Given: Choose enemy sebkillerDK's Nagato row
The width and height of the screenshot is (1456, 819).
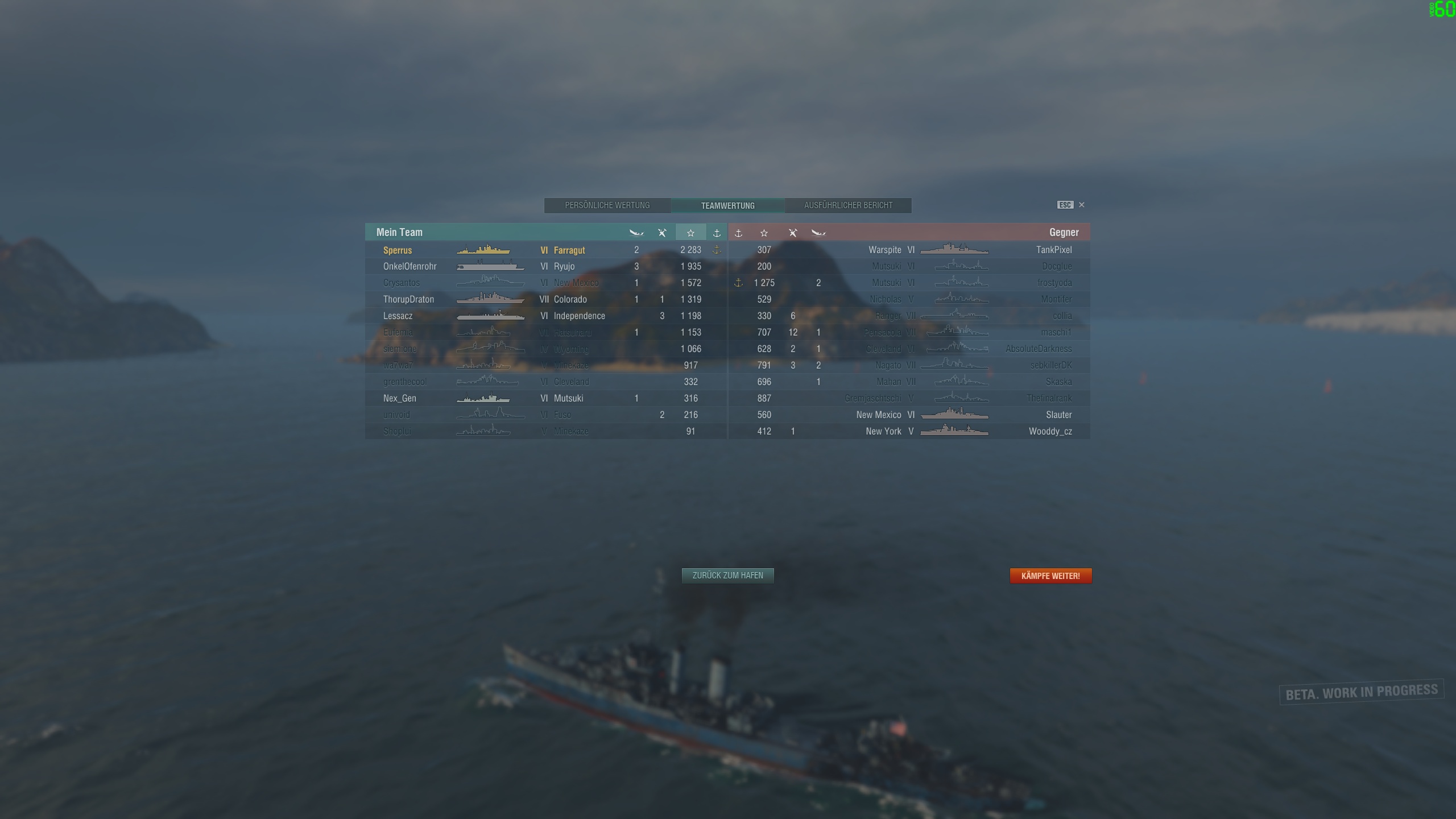Looking at the screenshot, I should click(x=909, y=365).
